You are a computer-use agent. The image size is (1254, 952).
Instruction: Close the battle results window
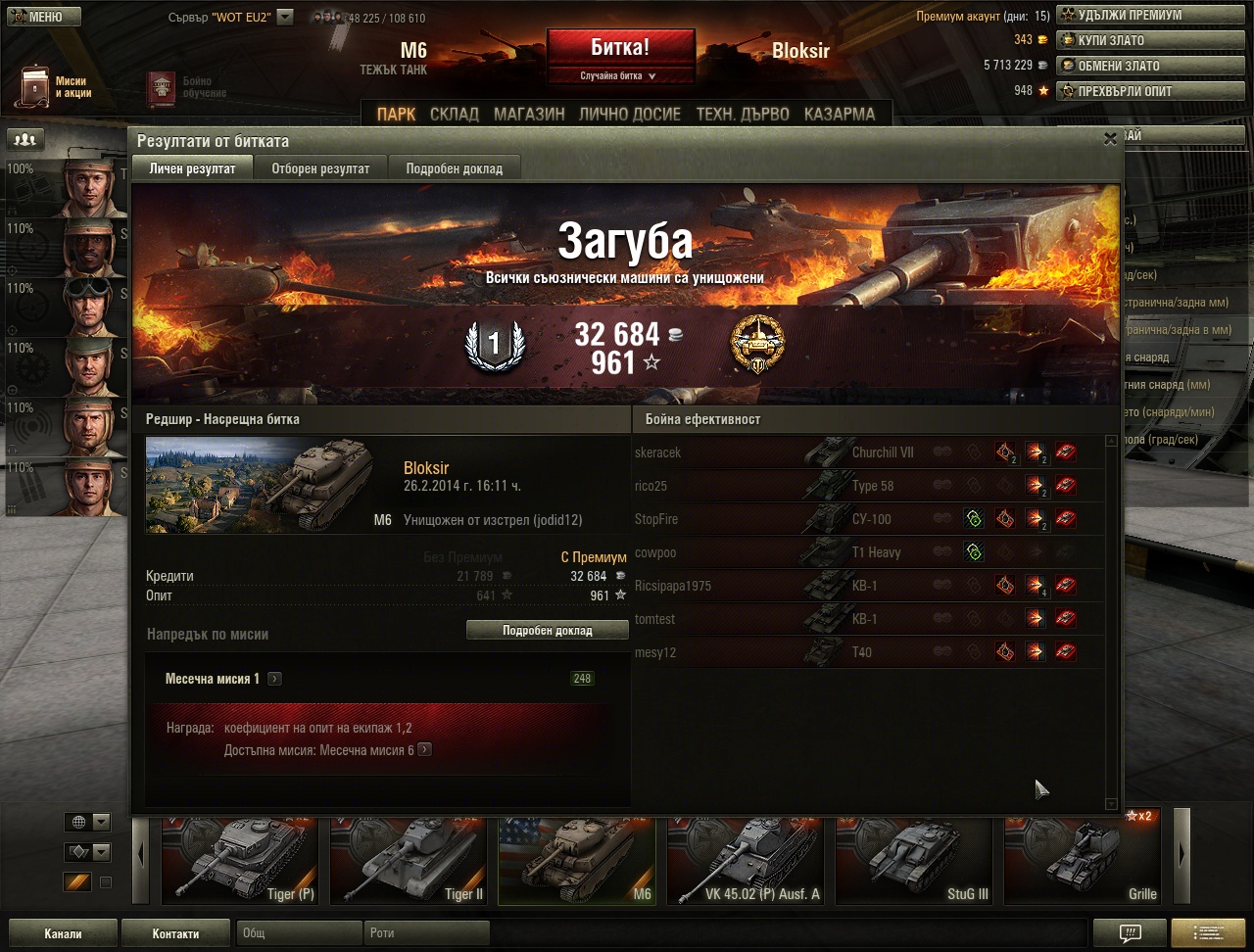click(x=1110, y=140)
